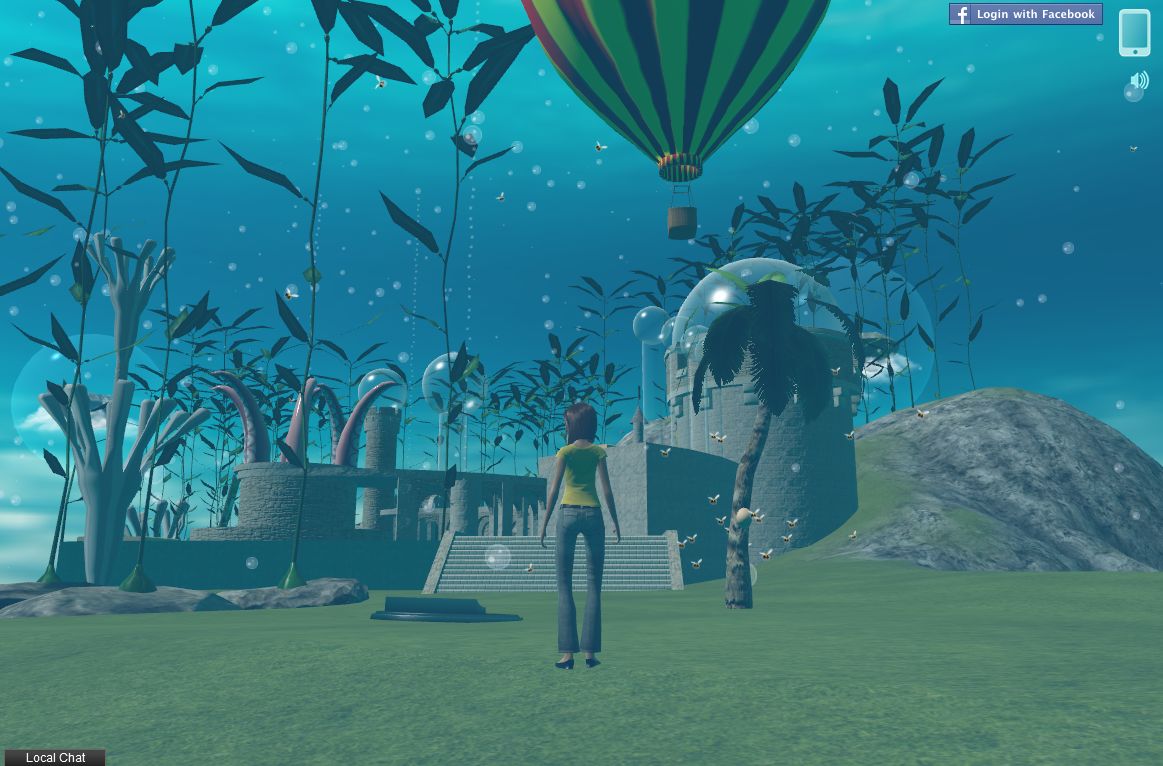Click the Login with Facebook button
Viewport: 1163px width, 766px height.
click(x=1025, y=14)
